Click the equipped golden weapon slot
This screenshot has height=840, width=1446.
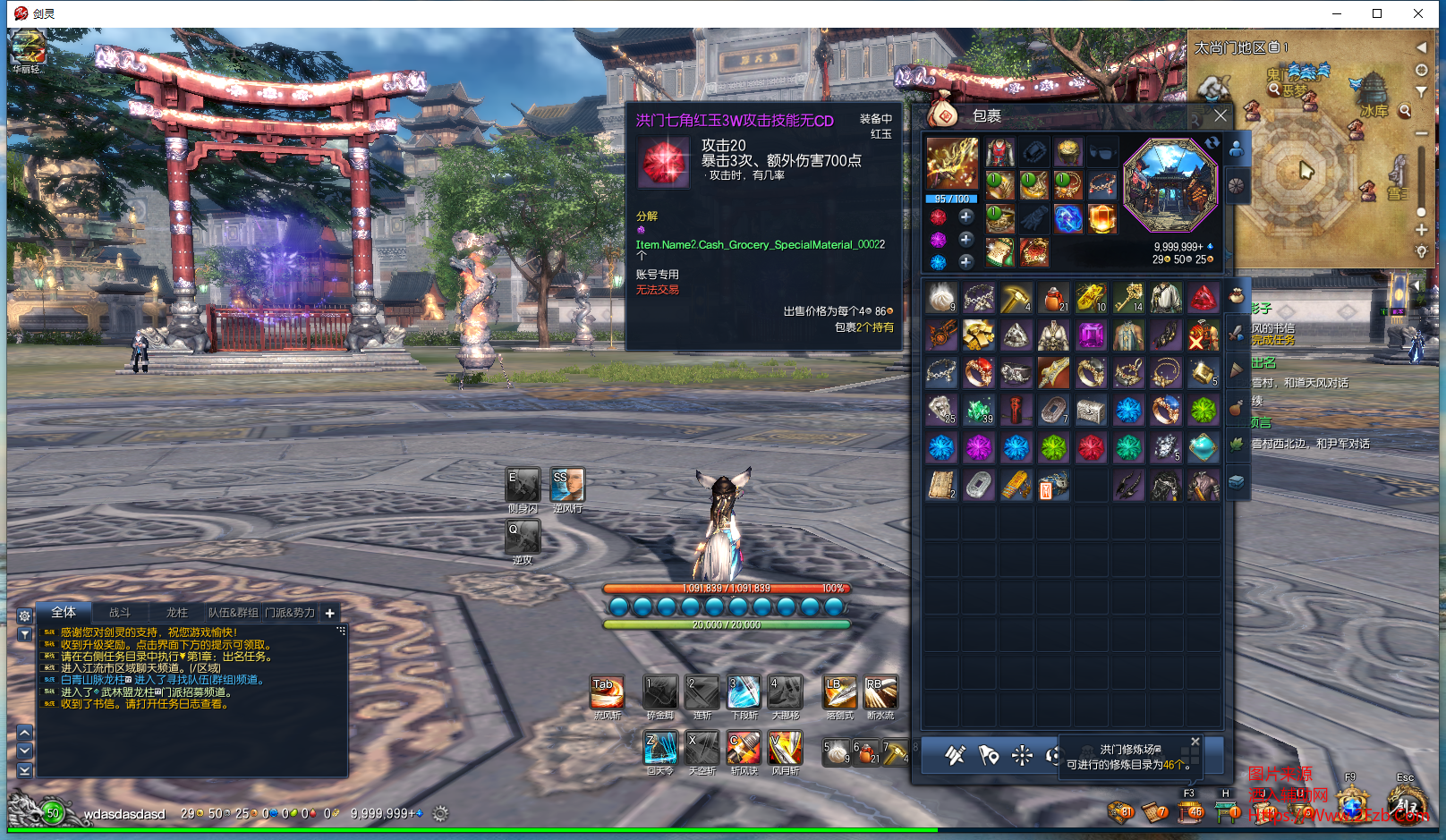[x=952, y=165]
